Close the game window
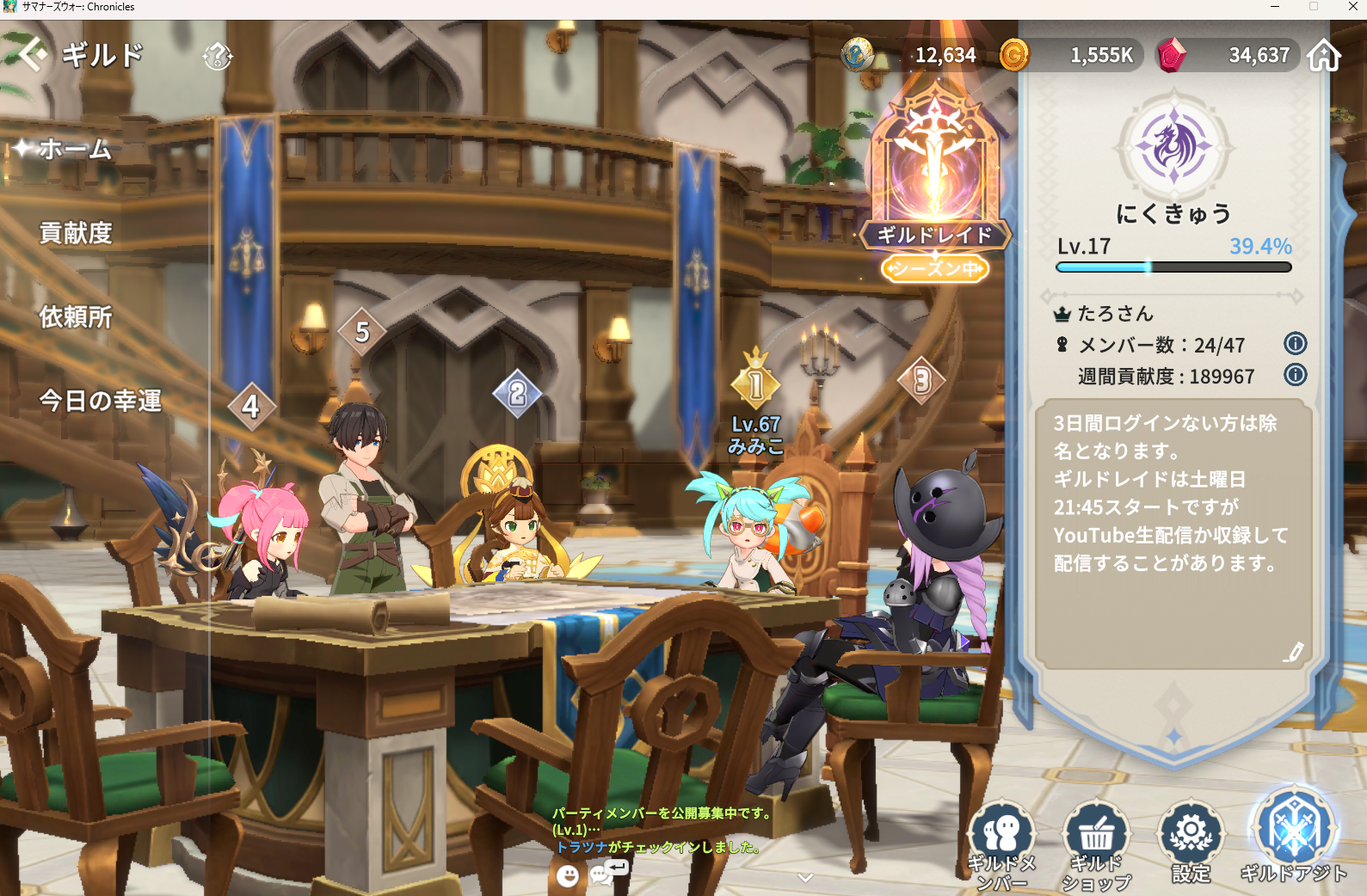 [1352, 7]
